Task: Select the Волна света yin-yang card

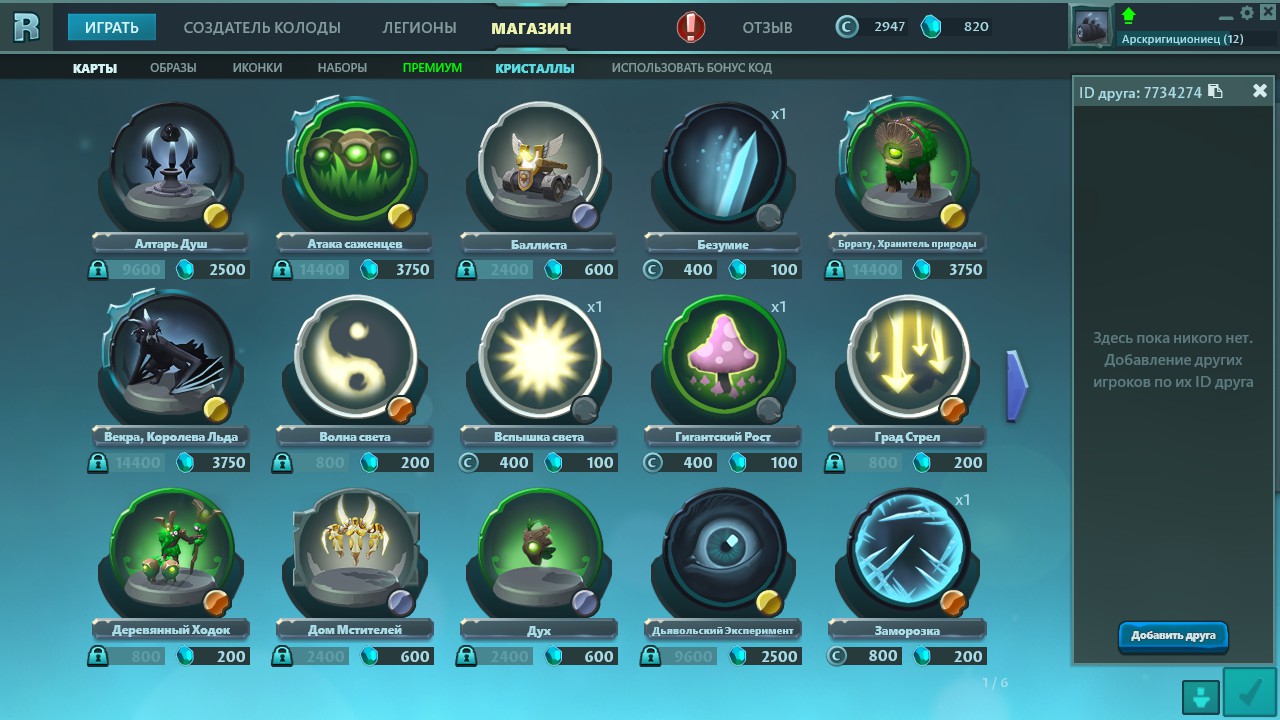Action: pyautogui.click(x=356, y=357)
